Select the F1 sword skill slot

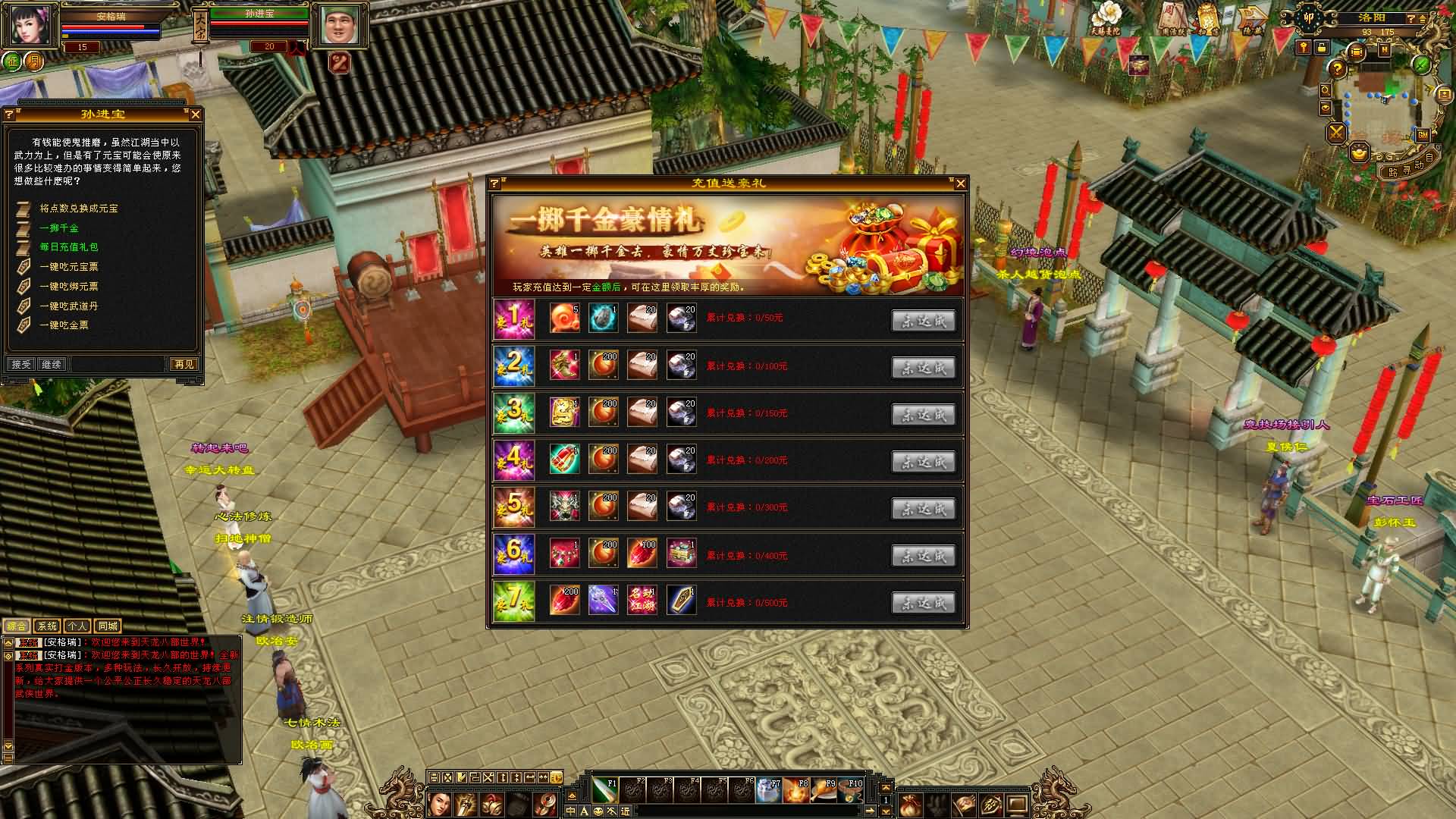coord(605,791)
